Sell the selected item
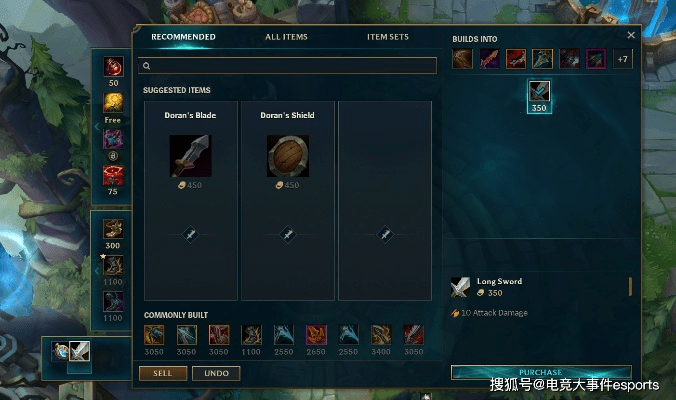Screen dimensions: 676x400 point(162,373)
